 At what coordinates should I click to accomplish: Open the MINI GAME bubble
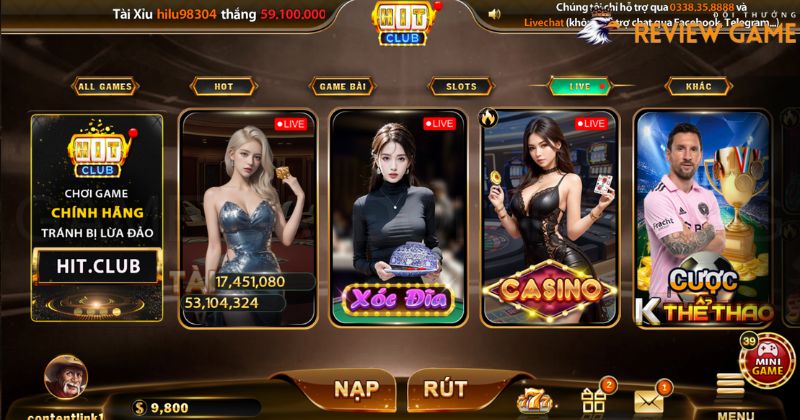click(768, 360)
